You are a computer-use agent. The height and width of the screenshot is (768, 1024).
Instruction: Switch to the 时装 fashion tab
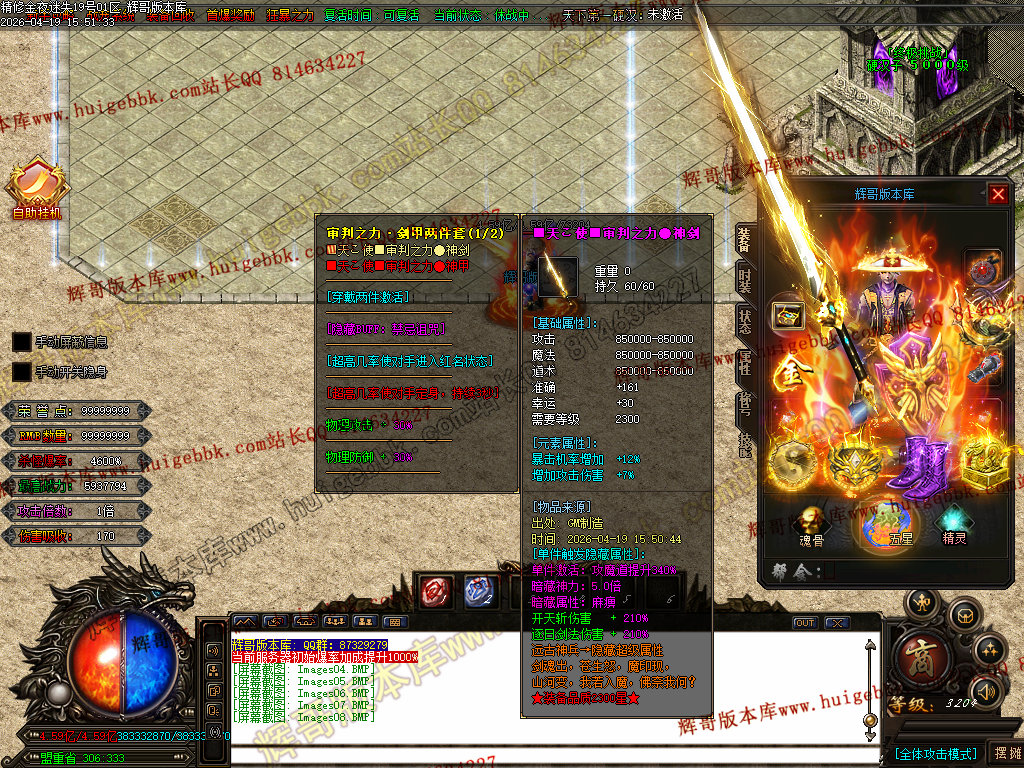coord(745,280)
